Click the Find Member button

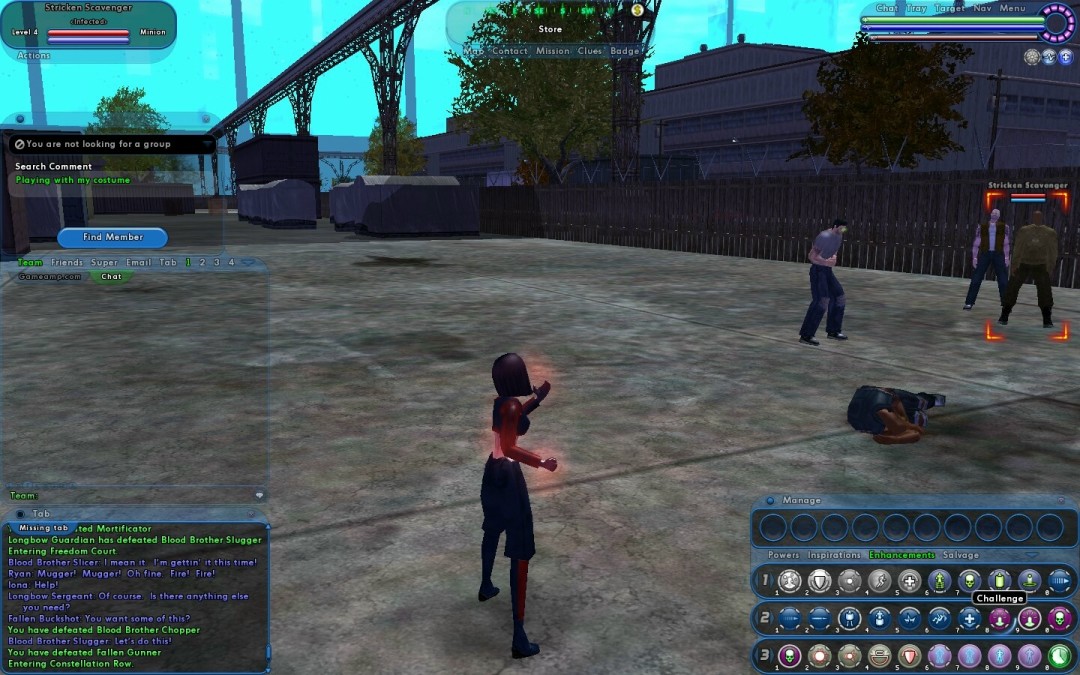pyautogui.click(x=112, y=237)
